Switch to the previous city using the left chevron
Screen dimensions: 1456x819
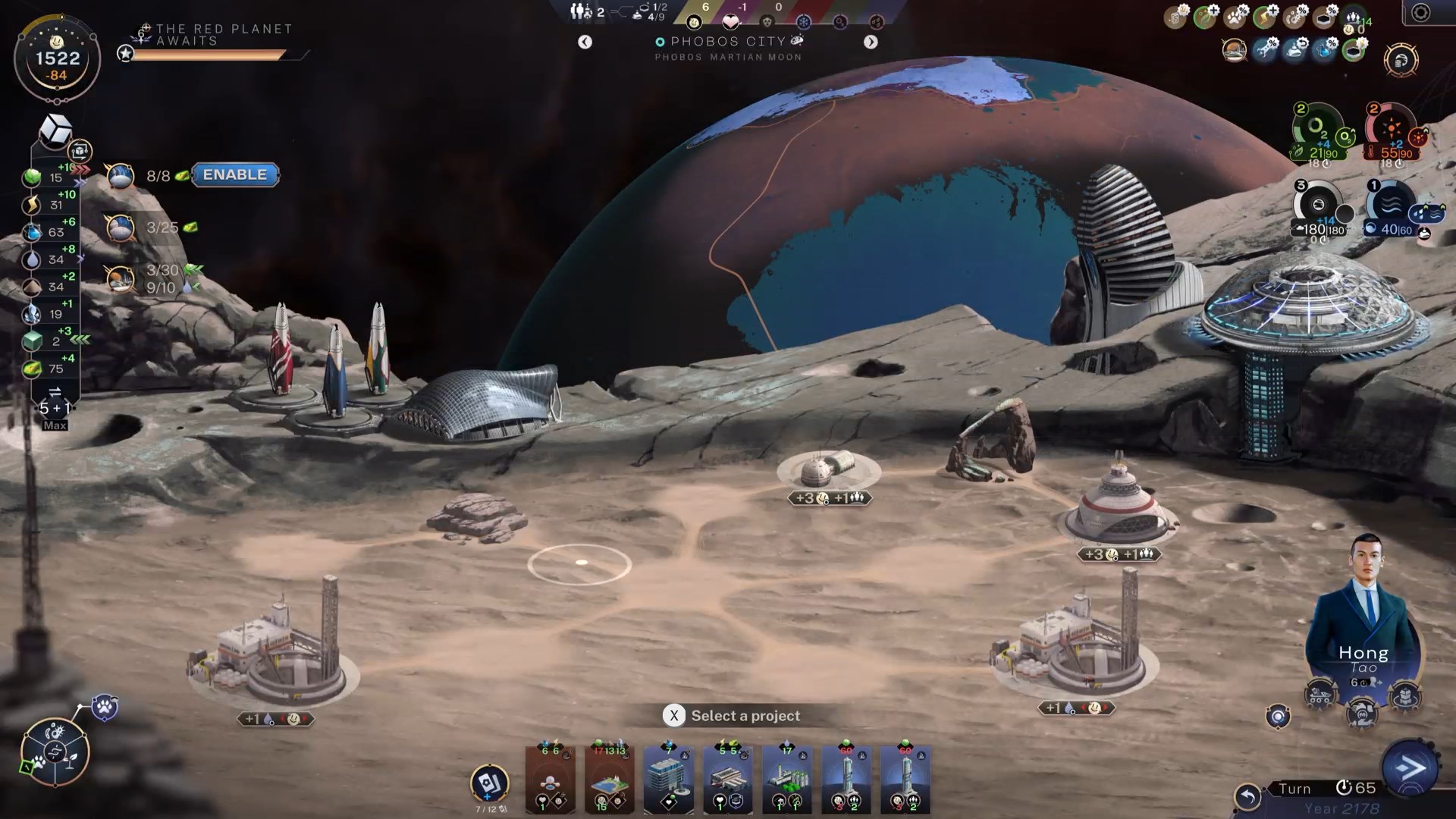click(x=585, y=42)
